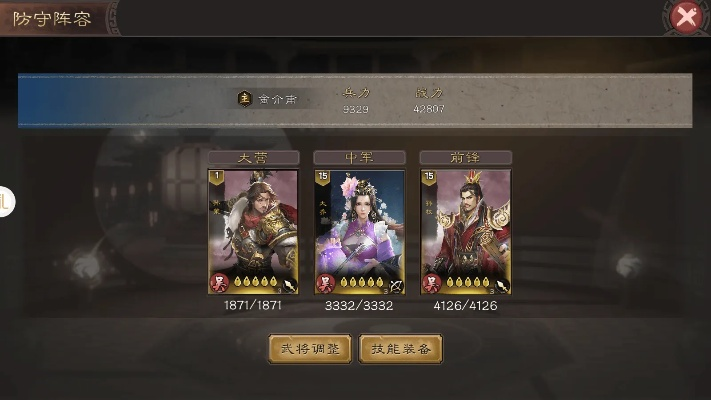Close the 防守阵容 panel
The width and height of the screenshot is (711, 400).
(x=685, y=16)
